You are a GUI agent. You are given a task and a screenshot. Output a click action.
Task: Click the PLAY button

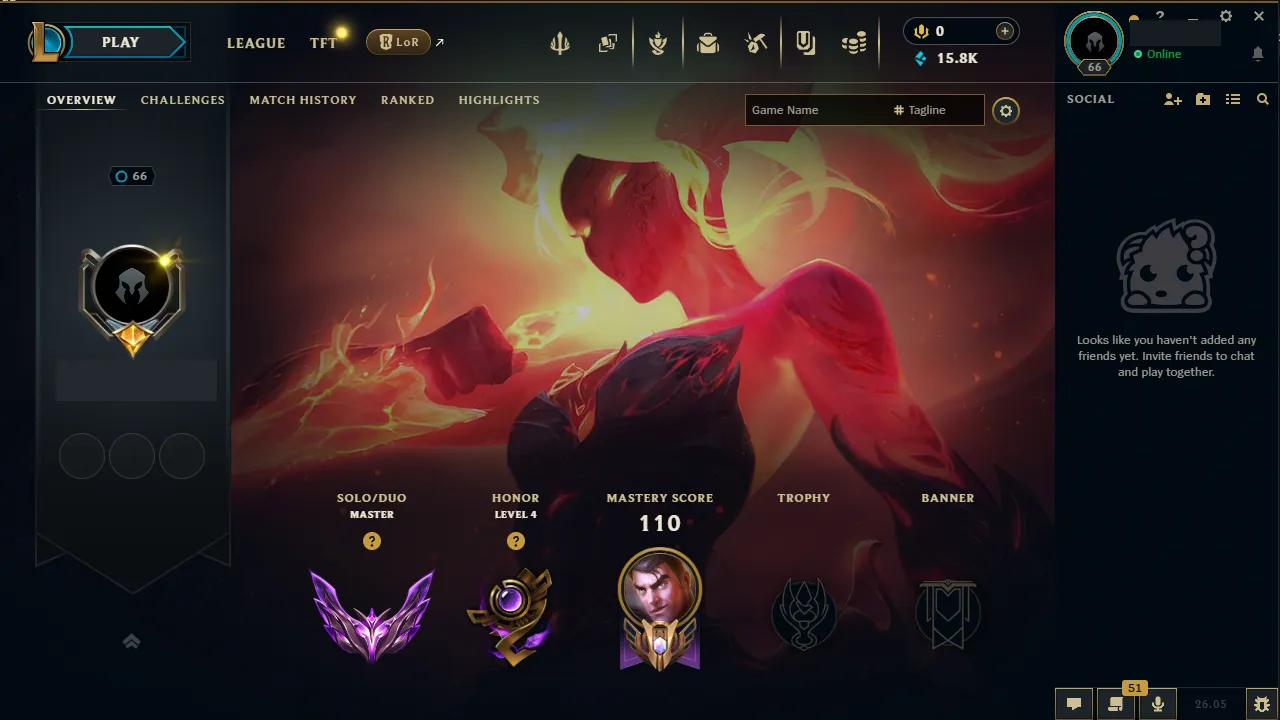[x=119, y=42]
